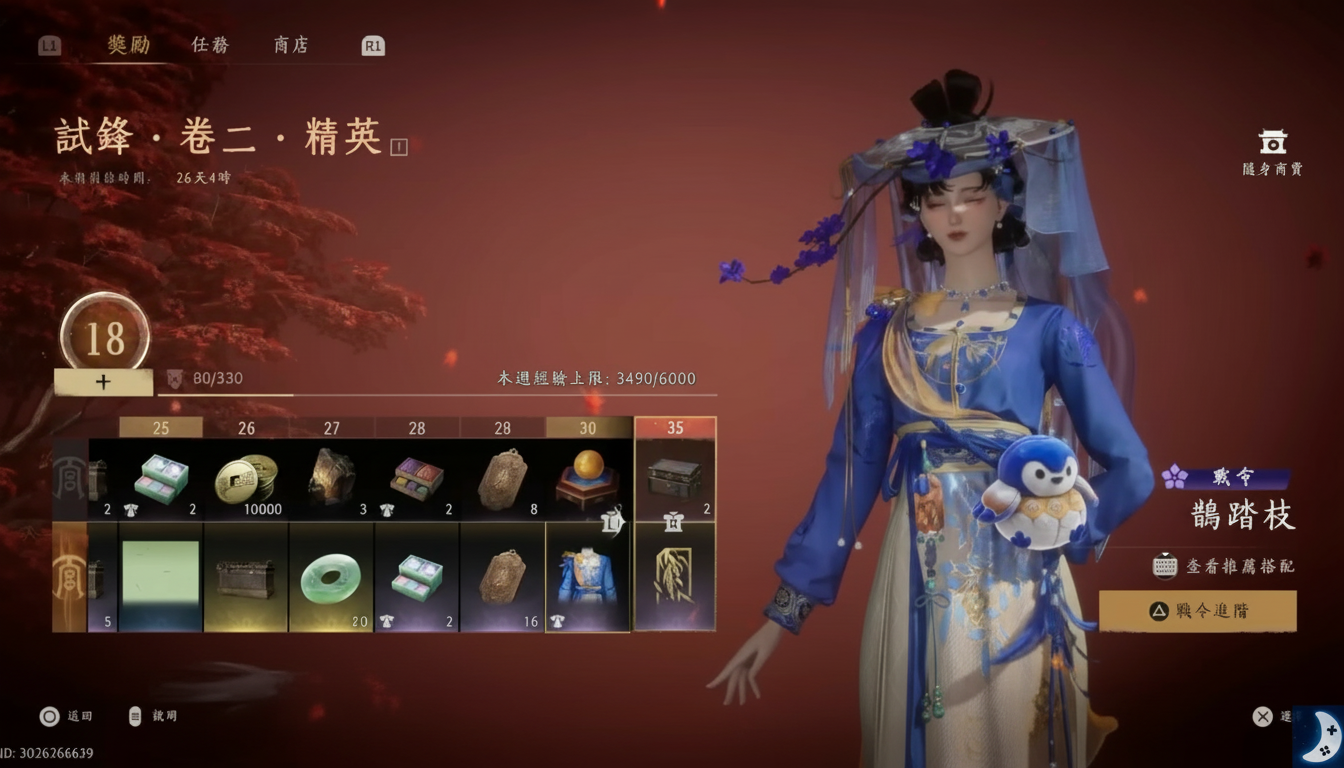Select the bronze tag reward with quantity 16
The width and height of the screenshot is (1344, 768).
(502, 578)
